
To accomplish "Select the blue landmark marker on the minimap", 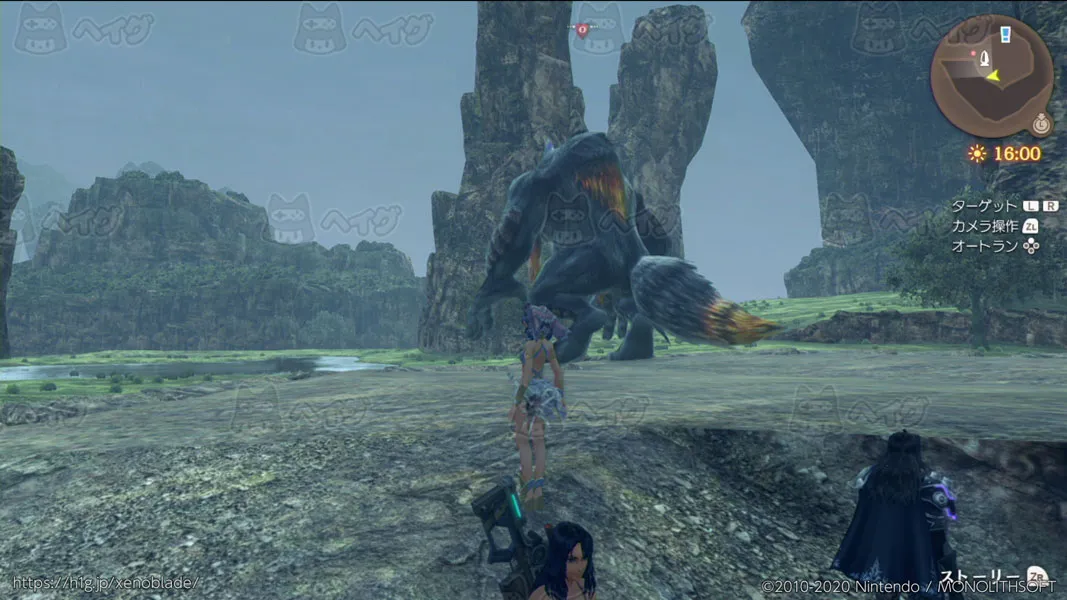I will click(x=1005, y=35).
